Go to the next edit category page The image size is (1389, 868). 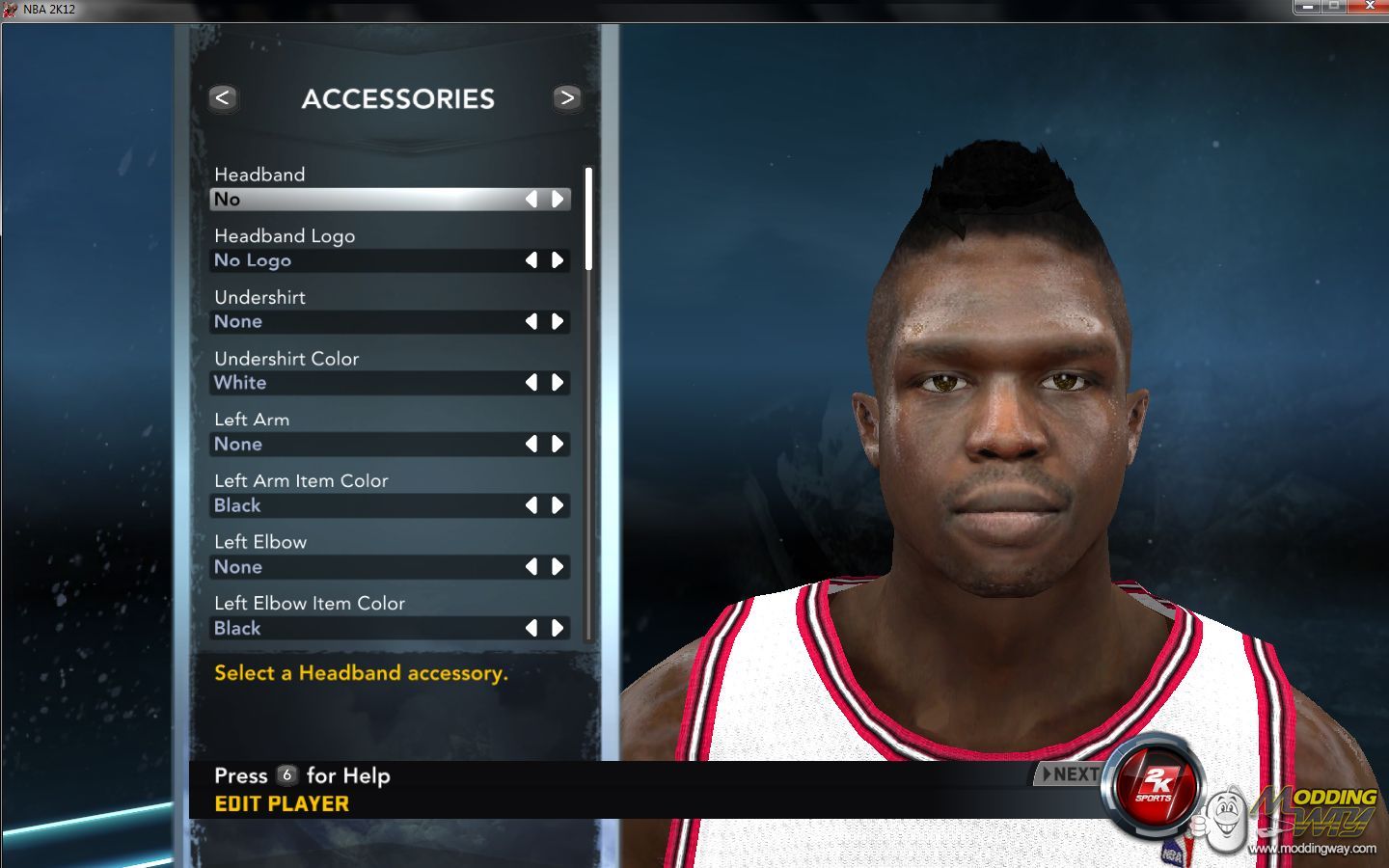567,97
